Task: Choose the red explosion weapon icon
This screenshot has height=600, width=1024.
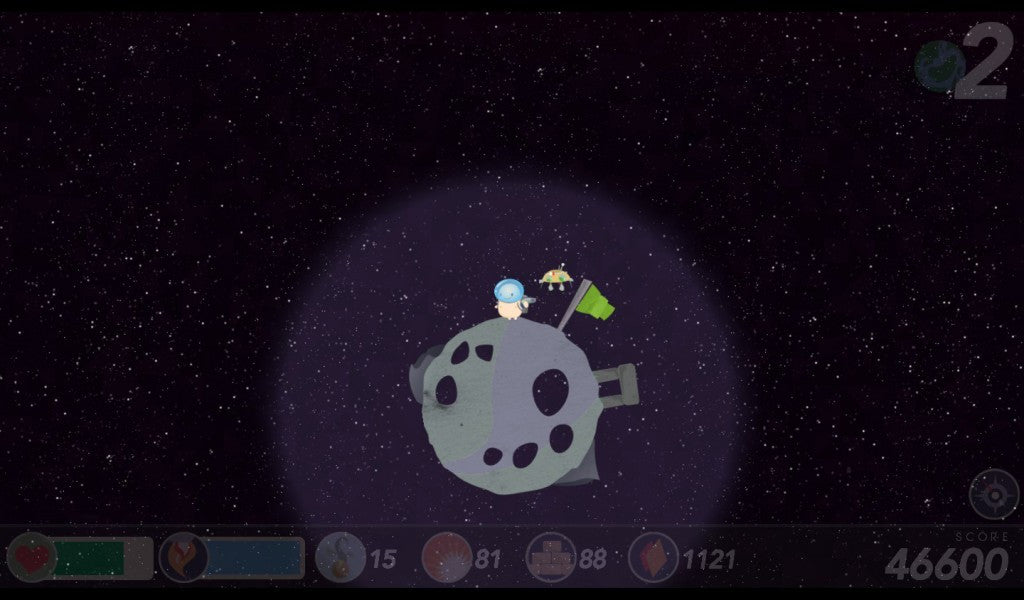Action: (446, 557)
